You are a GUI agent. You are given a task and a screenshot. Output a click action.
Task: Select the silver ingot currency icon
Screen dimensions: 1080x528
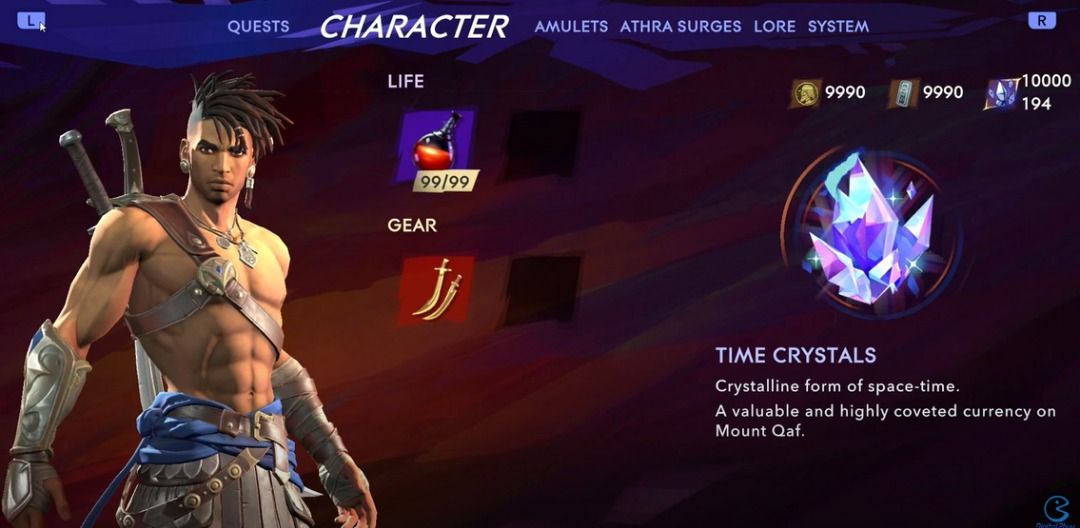pyautogui.click(x=902, y=93)
